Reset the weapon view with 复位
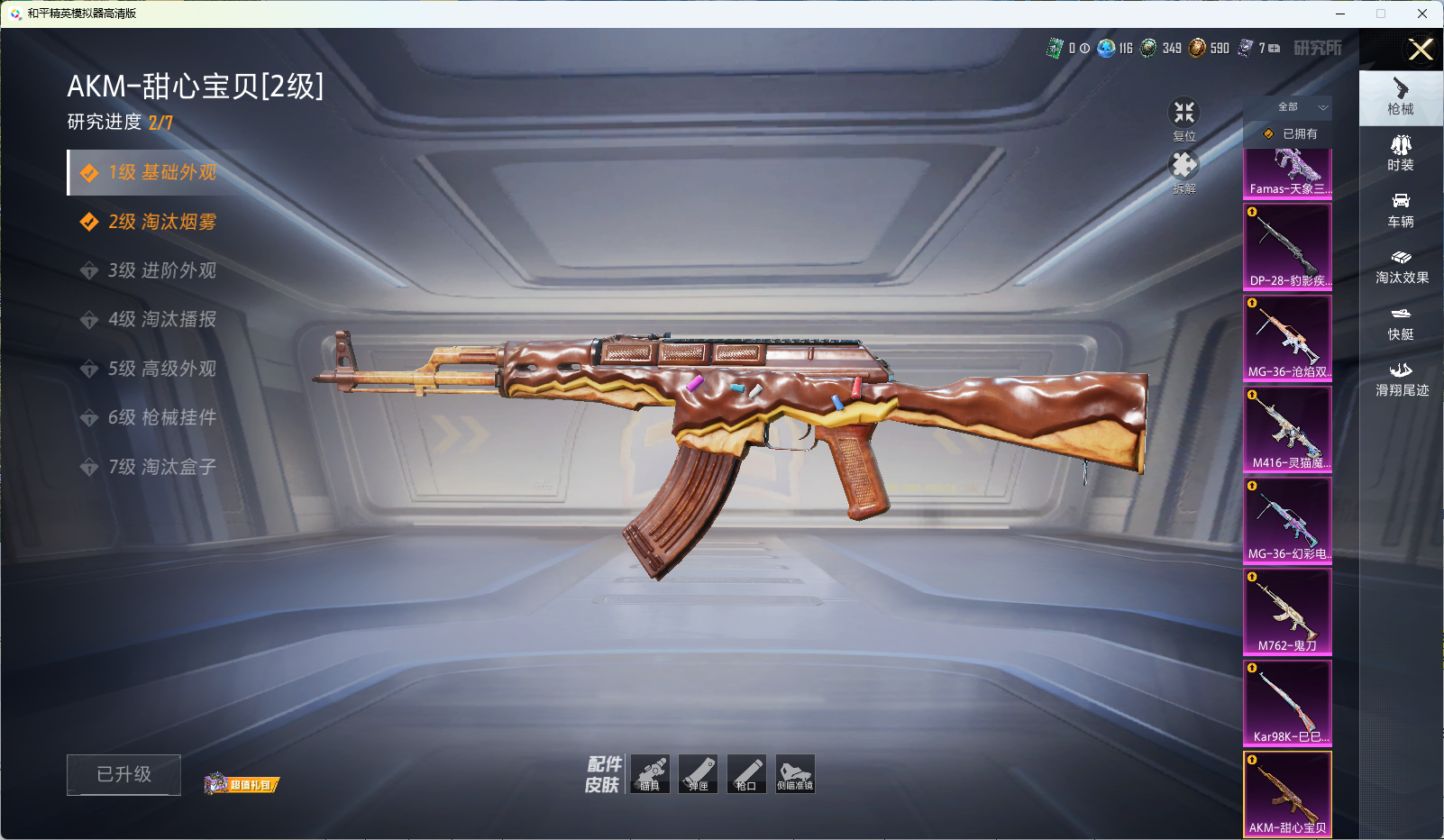The width and height of the screenshot is (1444, 840). [x=1184, y=117]
